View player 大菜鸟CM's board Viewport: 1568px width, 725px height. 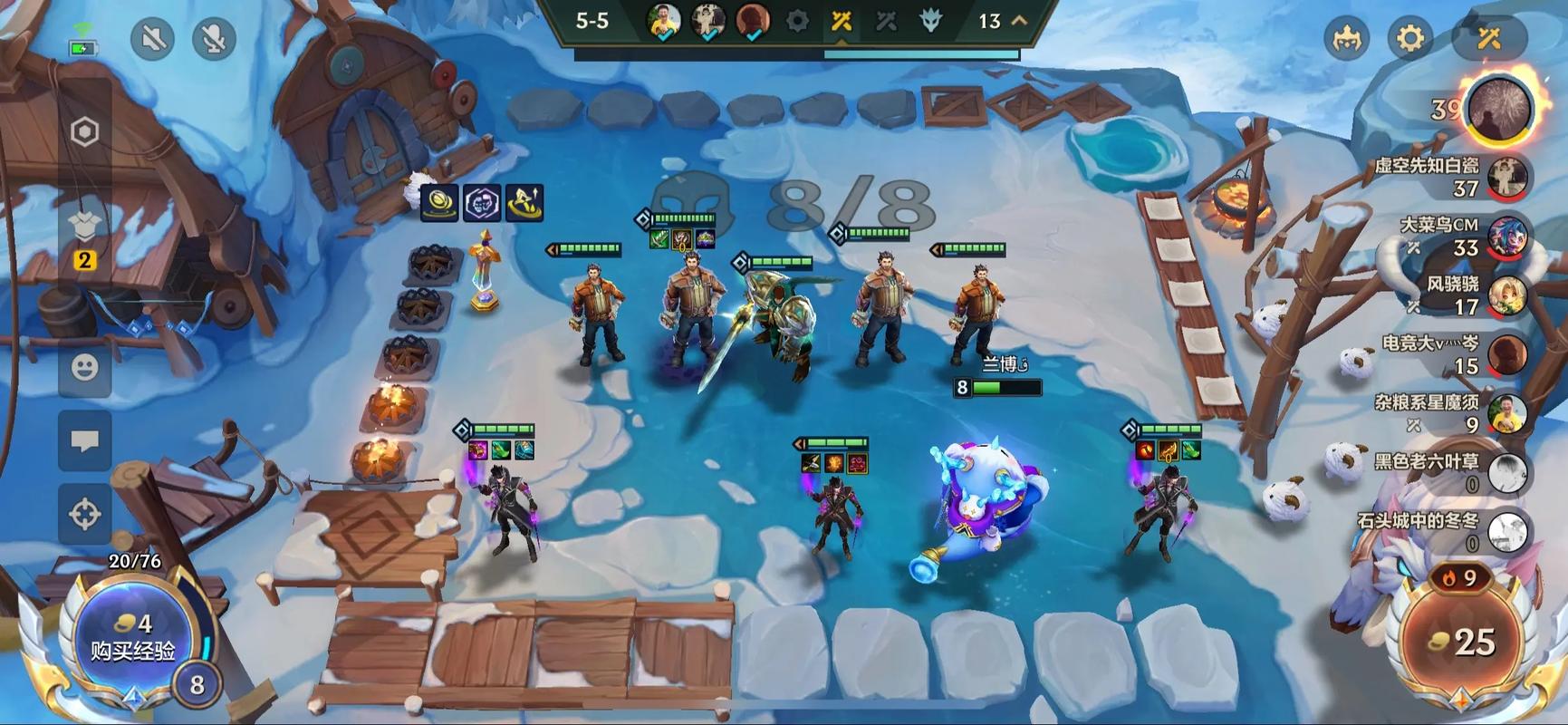point(1506,236)
